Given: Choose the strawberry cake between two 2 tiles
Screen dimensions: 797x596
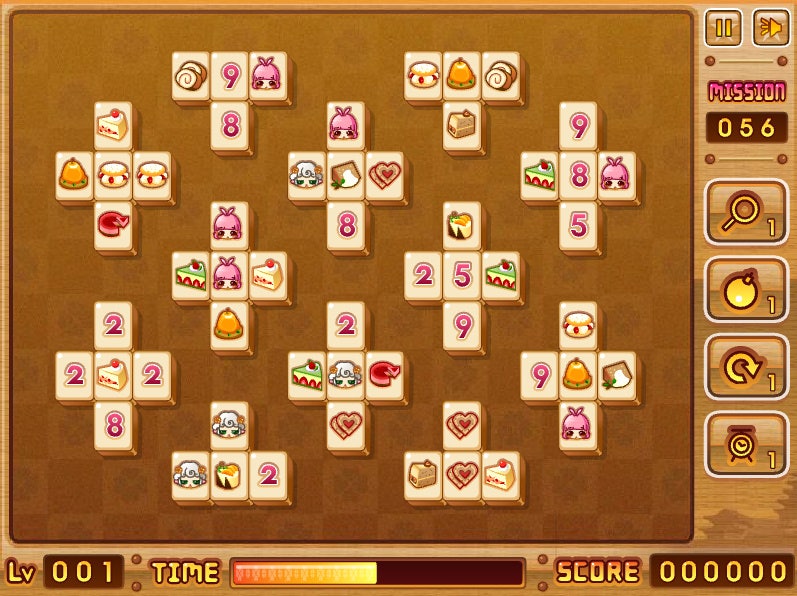Looking at the screenshot, I should pos(113,374).
